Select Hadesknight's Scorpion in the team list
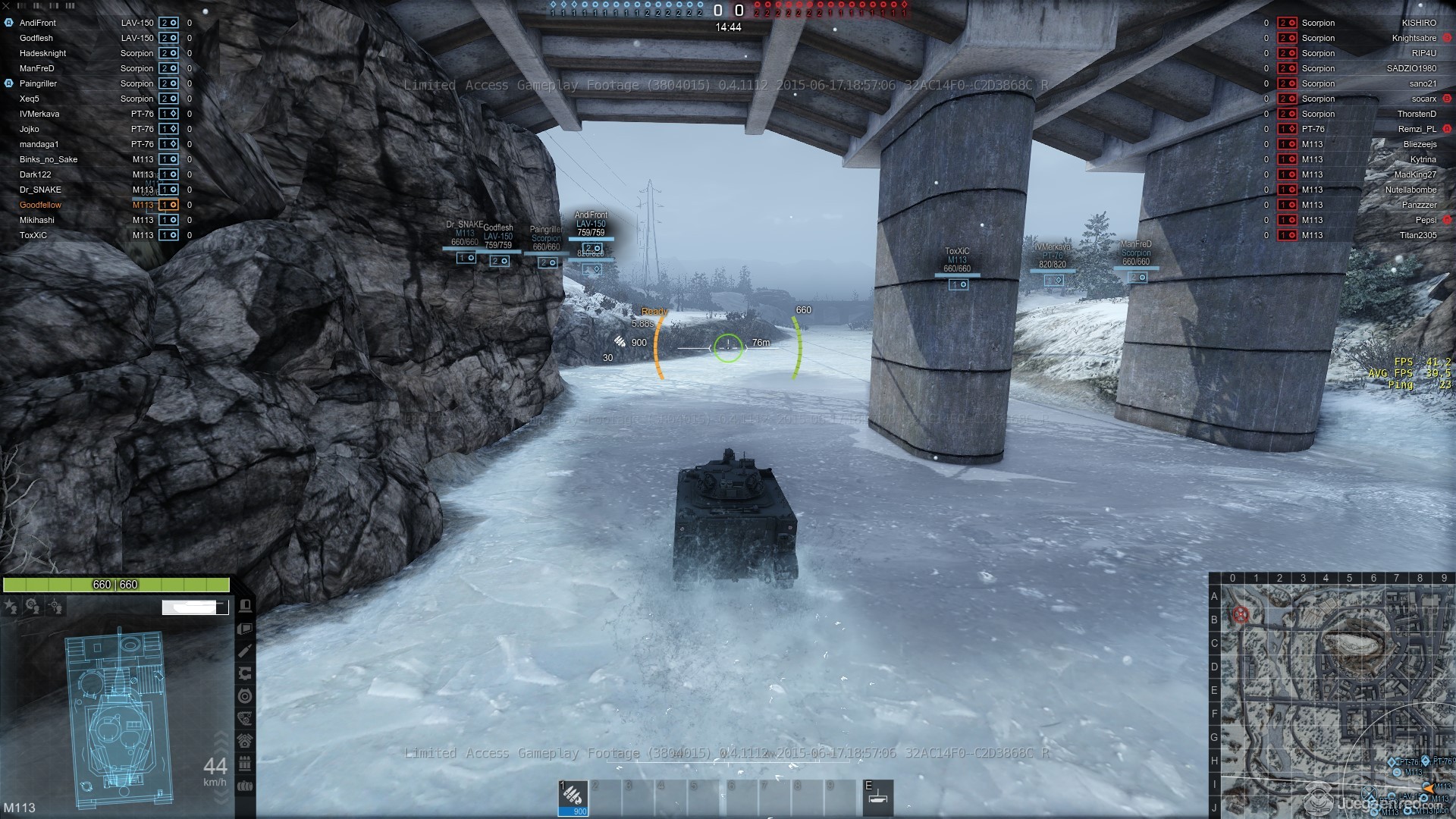 tap(91, 53)
